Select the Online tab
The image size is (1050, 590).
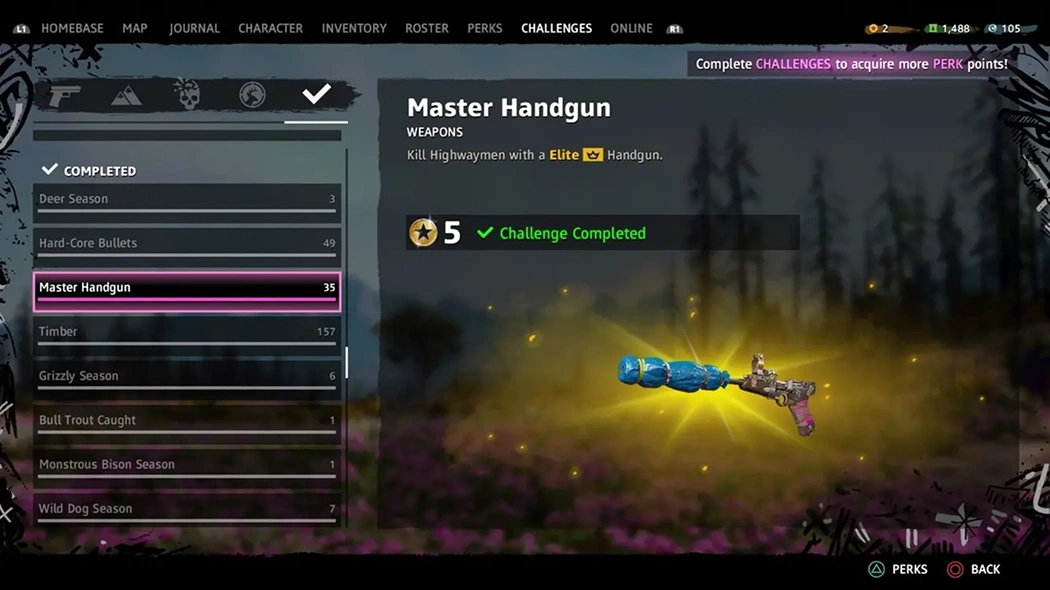[x=631, y=28]
